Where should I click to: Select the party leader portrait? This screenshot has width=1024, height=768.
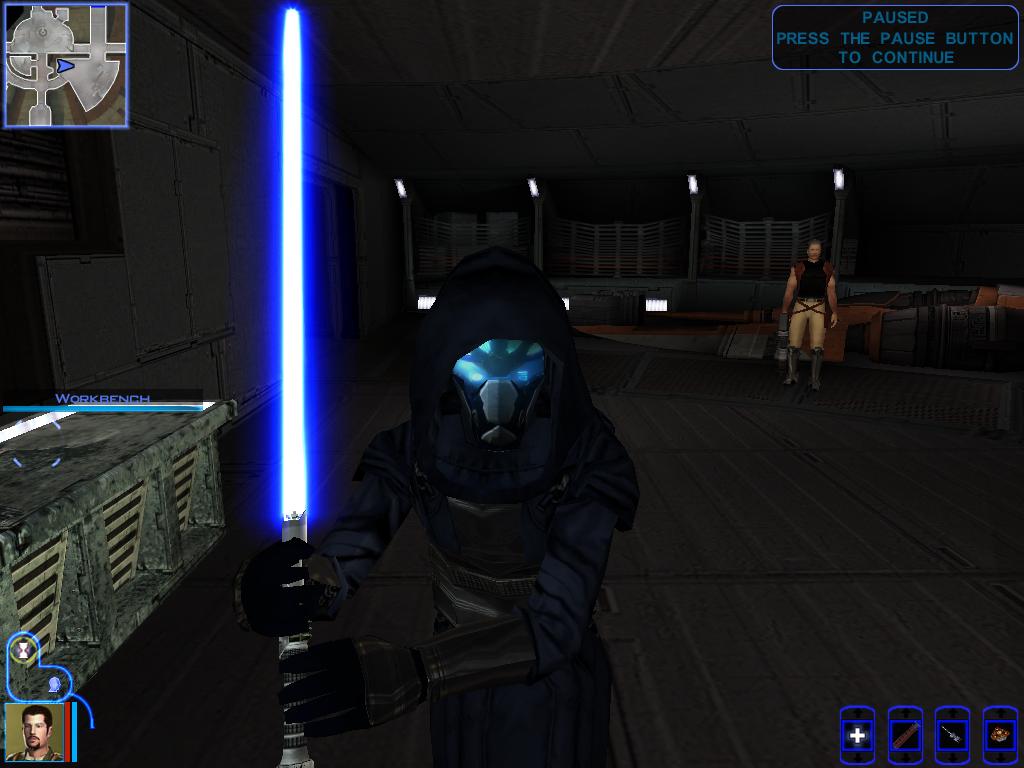tap(36, 731)
